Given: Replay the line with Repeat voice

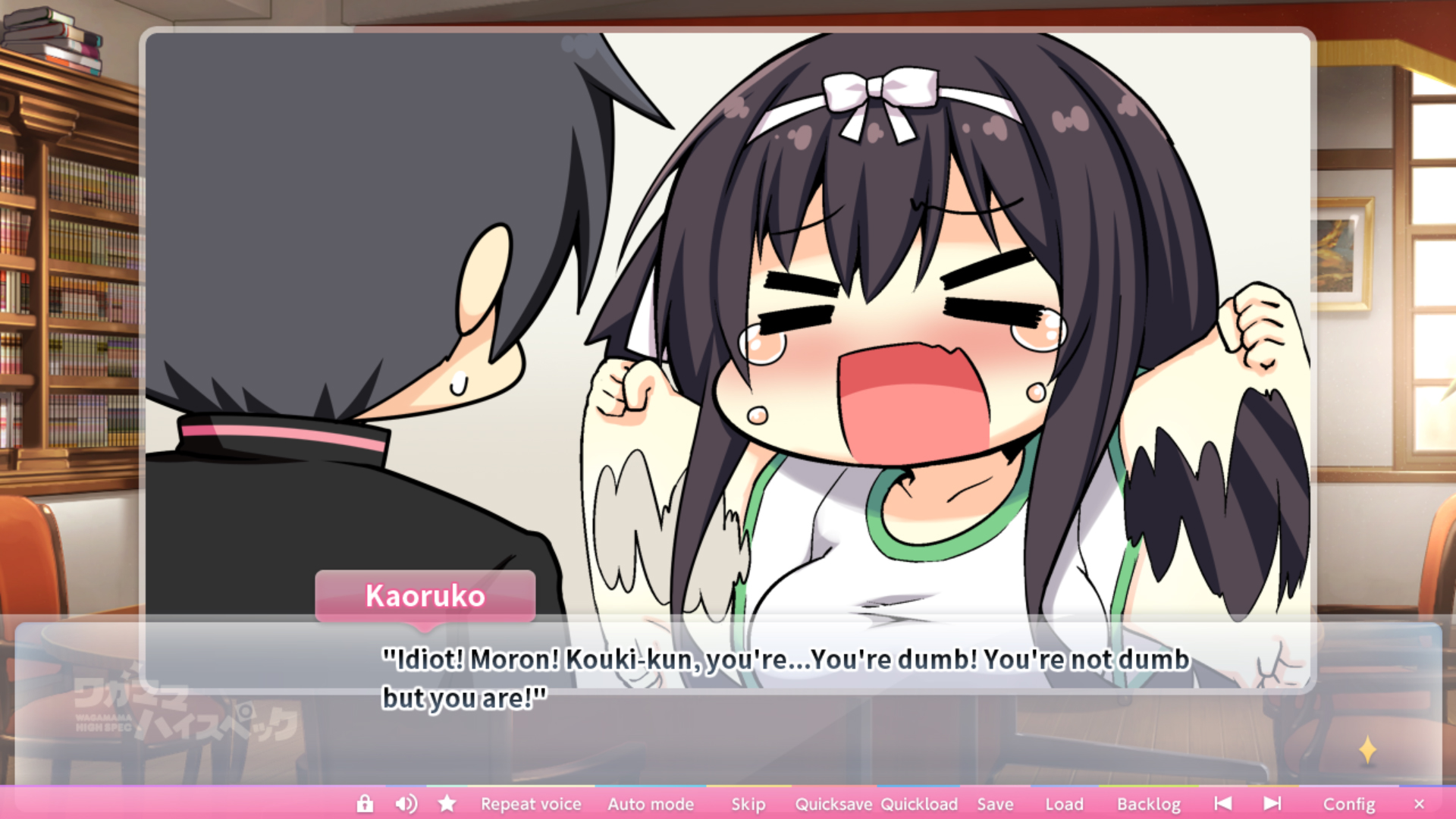Looking at the screenshot, I should tap(531, 804).
